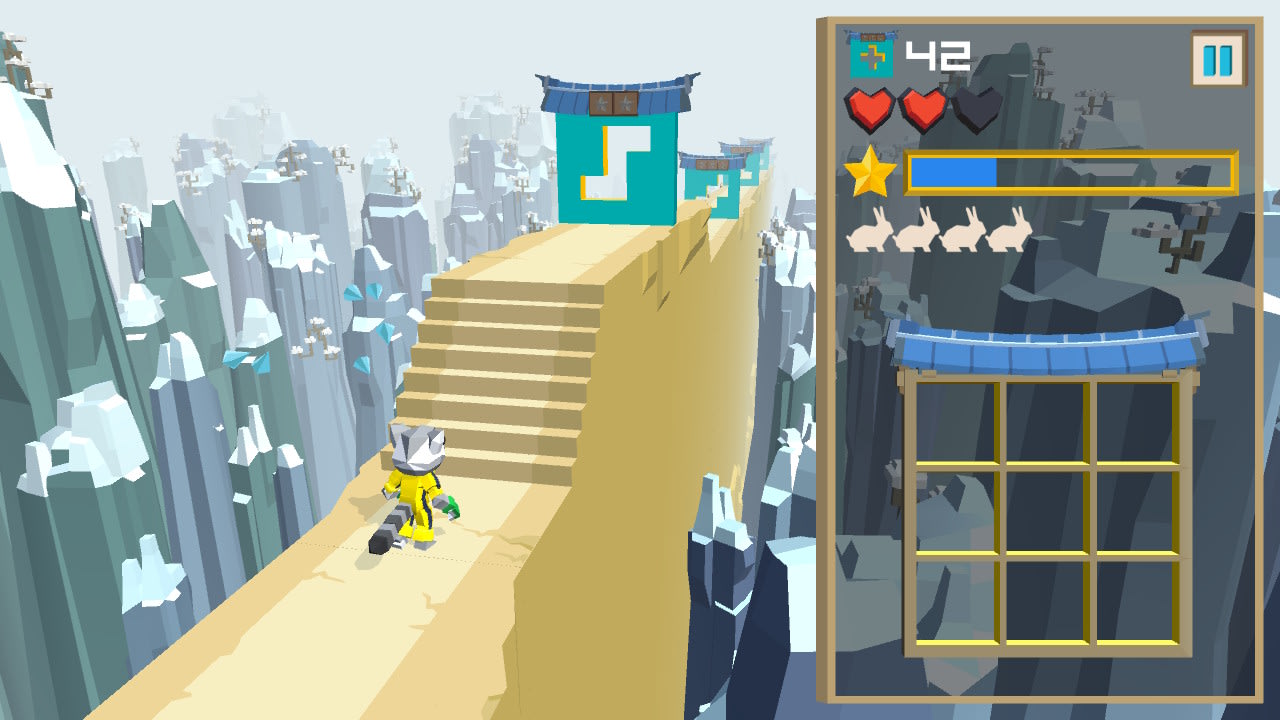This screenshot has height=720, width=1280.
Task: Click the blue roof above the grid panel
Action: point(1050,345)
